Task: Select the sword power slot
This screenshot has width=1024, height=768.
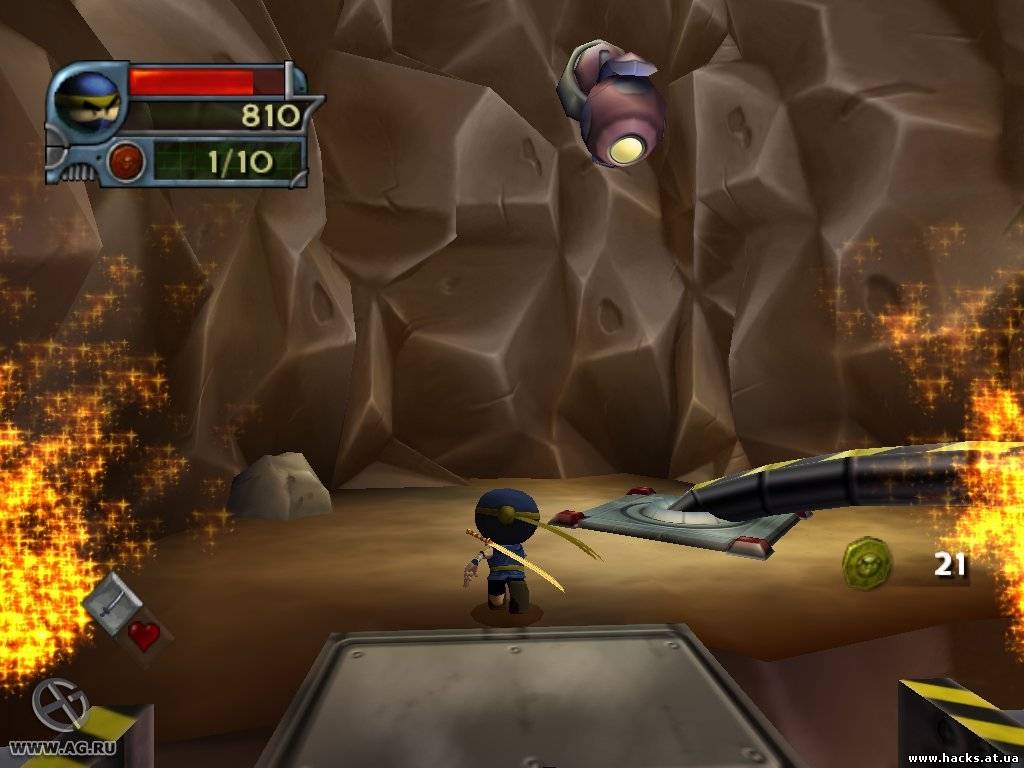Action: [x=110, y=601]
